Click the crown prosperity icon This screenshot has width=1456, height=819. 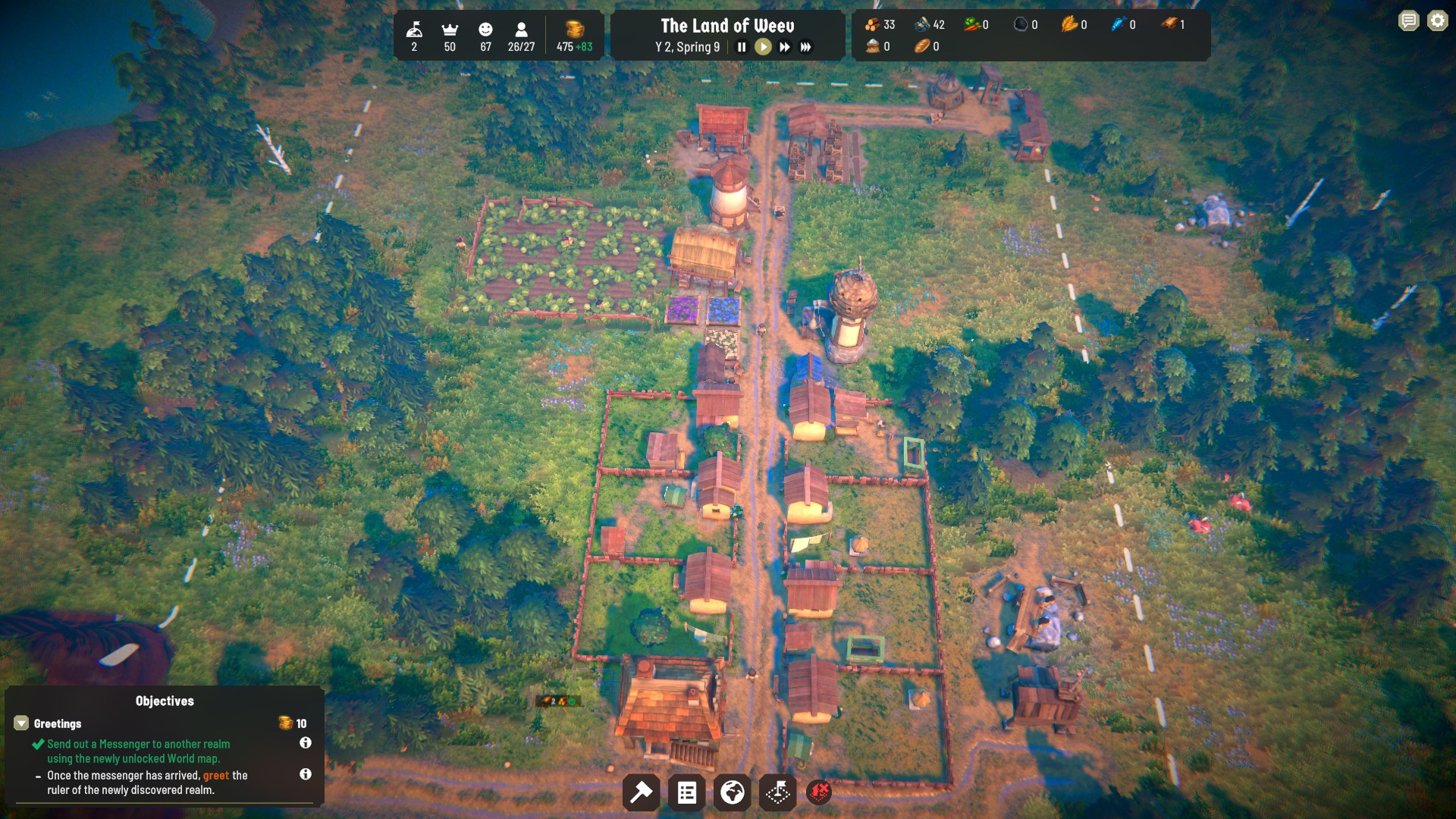(450, 30)
